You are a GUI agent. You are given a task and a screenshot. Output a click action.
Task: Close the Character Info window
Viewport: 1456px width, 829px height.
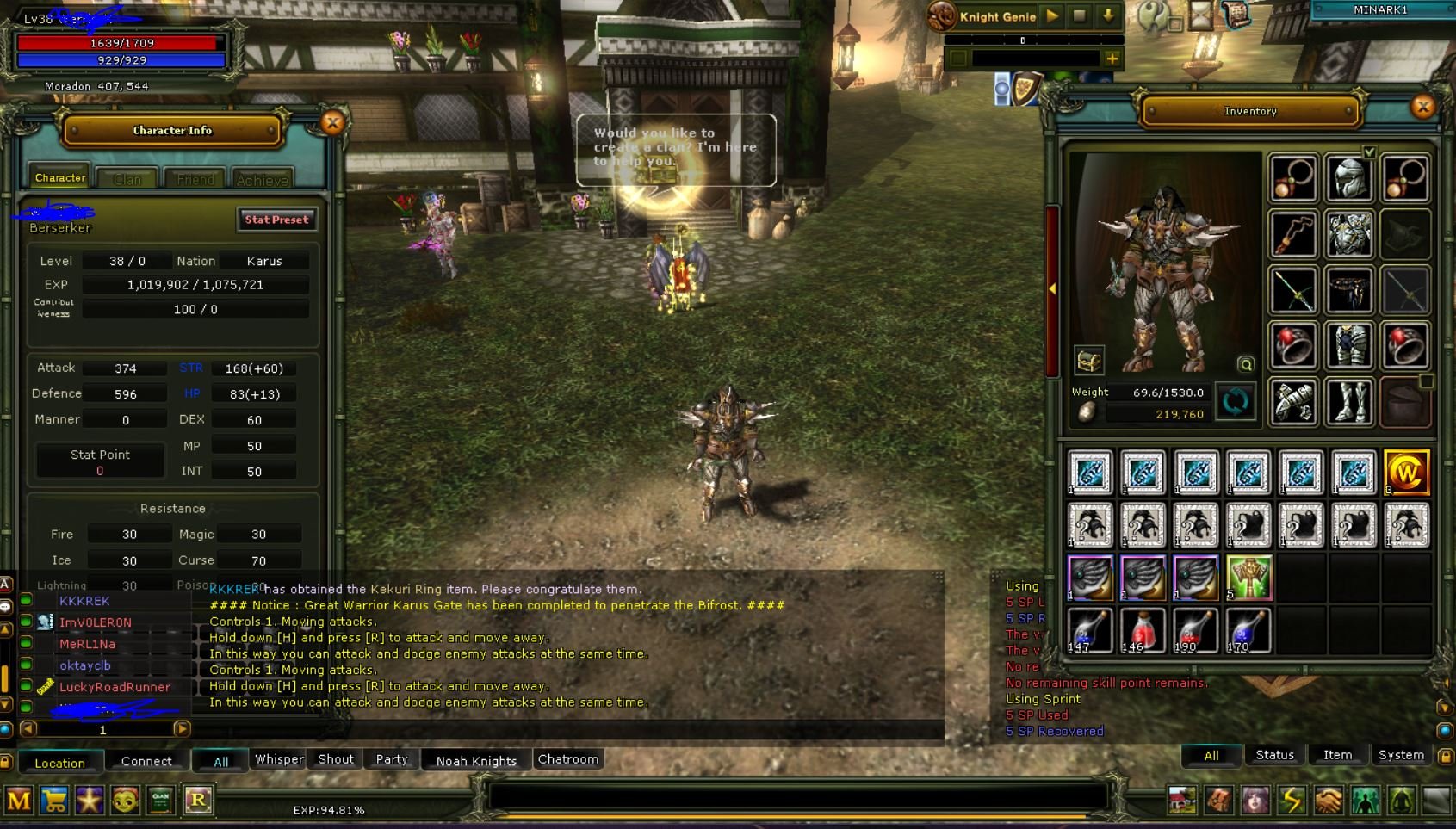(332, 122)
